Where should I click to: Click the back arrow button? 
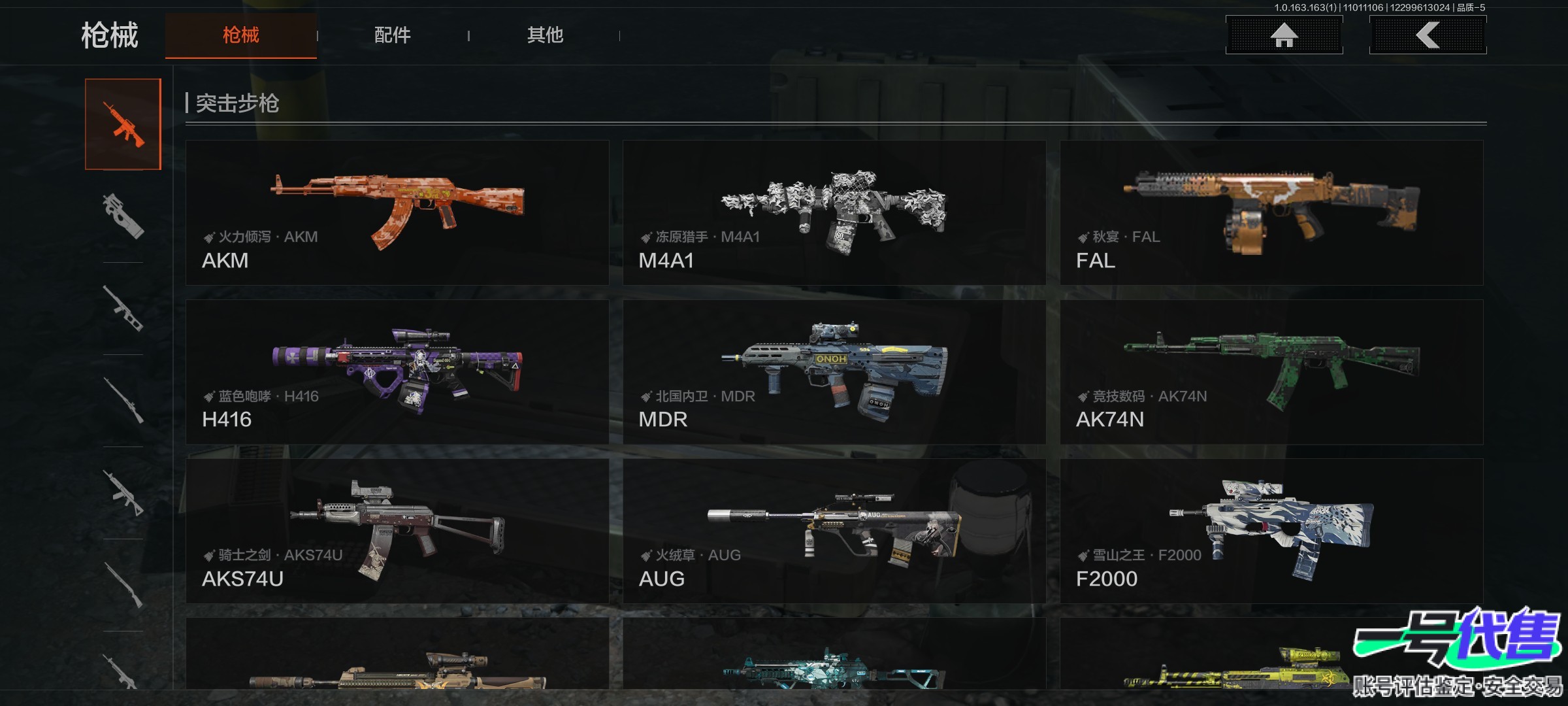(1428, 35)
